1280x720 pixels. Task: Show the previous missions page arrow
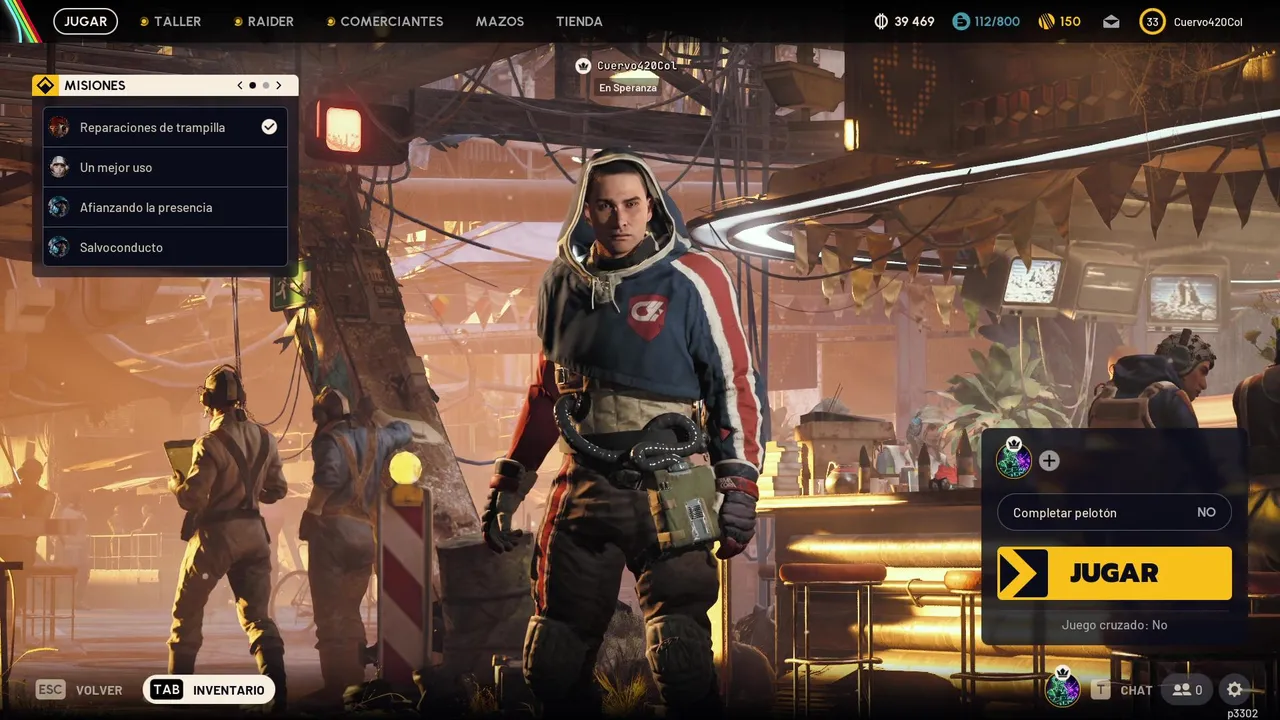[x=240, y=86]
